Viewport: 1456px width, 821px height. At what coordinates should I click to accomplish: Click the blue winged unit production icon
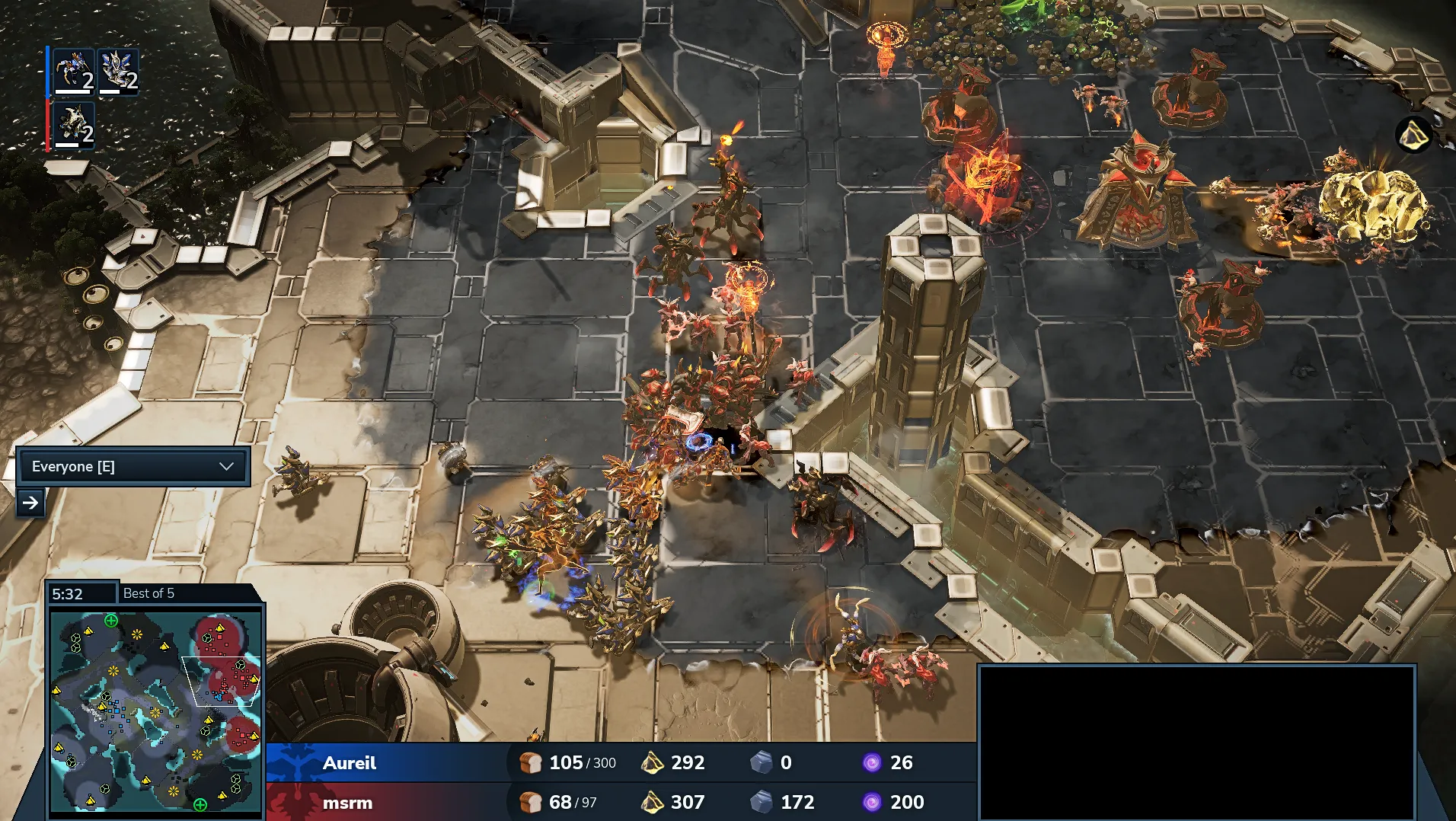(119, 71)
